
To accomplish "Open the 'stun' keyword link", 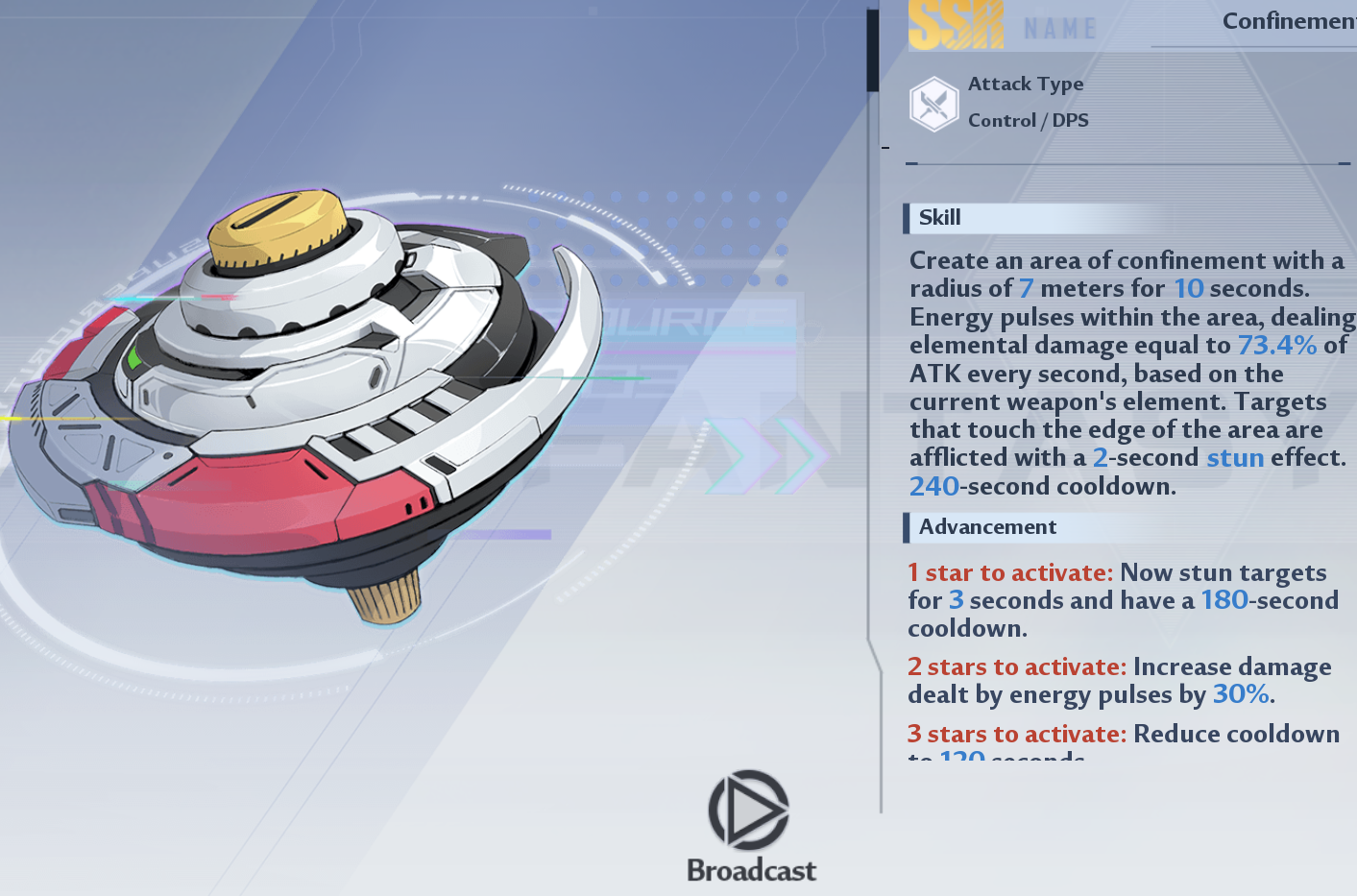I will (x=1235, y=458).
